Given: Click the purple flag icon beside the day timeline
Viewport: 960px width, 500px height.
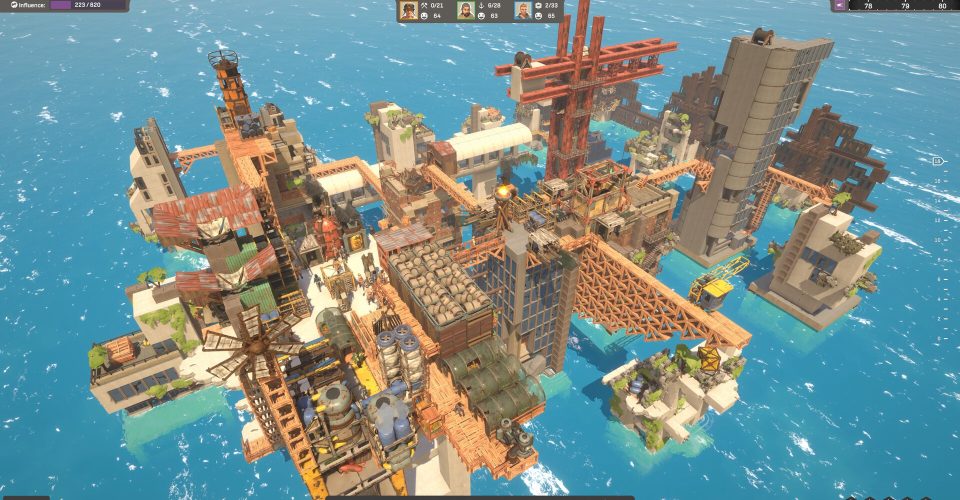Looking at the screenshot, I should point(839,5).
